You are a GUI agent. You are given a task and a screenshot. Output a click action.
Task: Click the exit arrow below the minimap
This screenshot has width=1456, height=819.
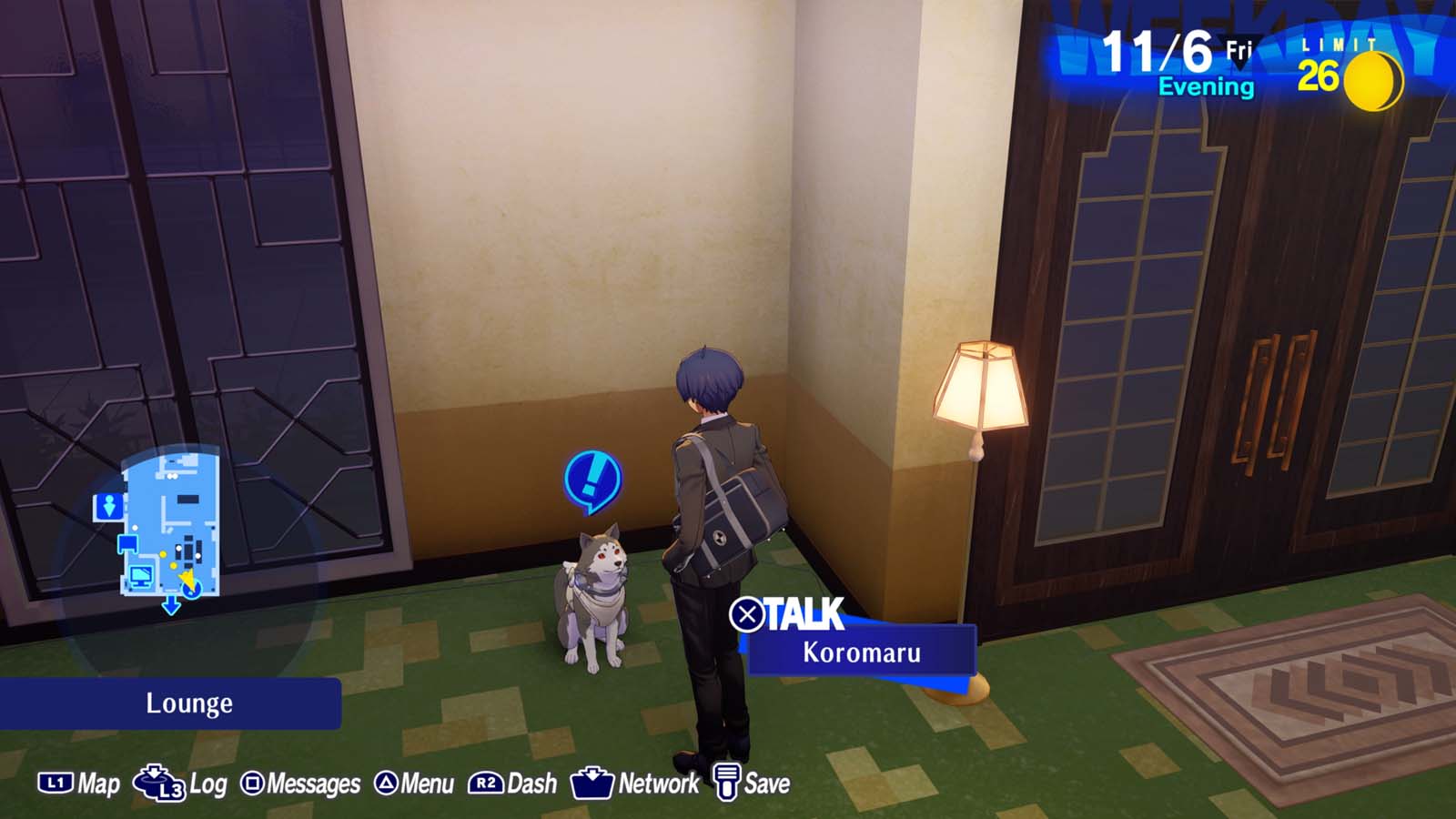click(x=171, y=605)
